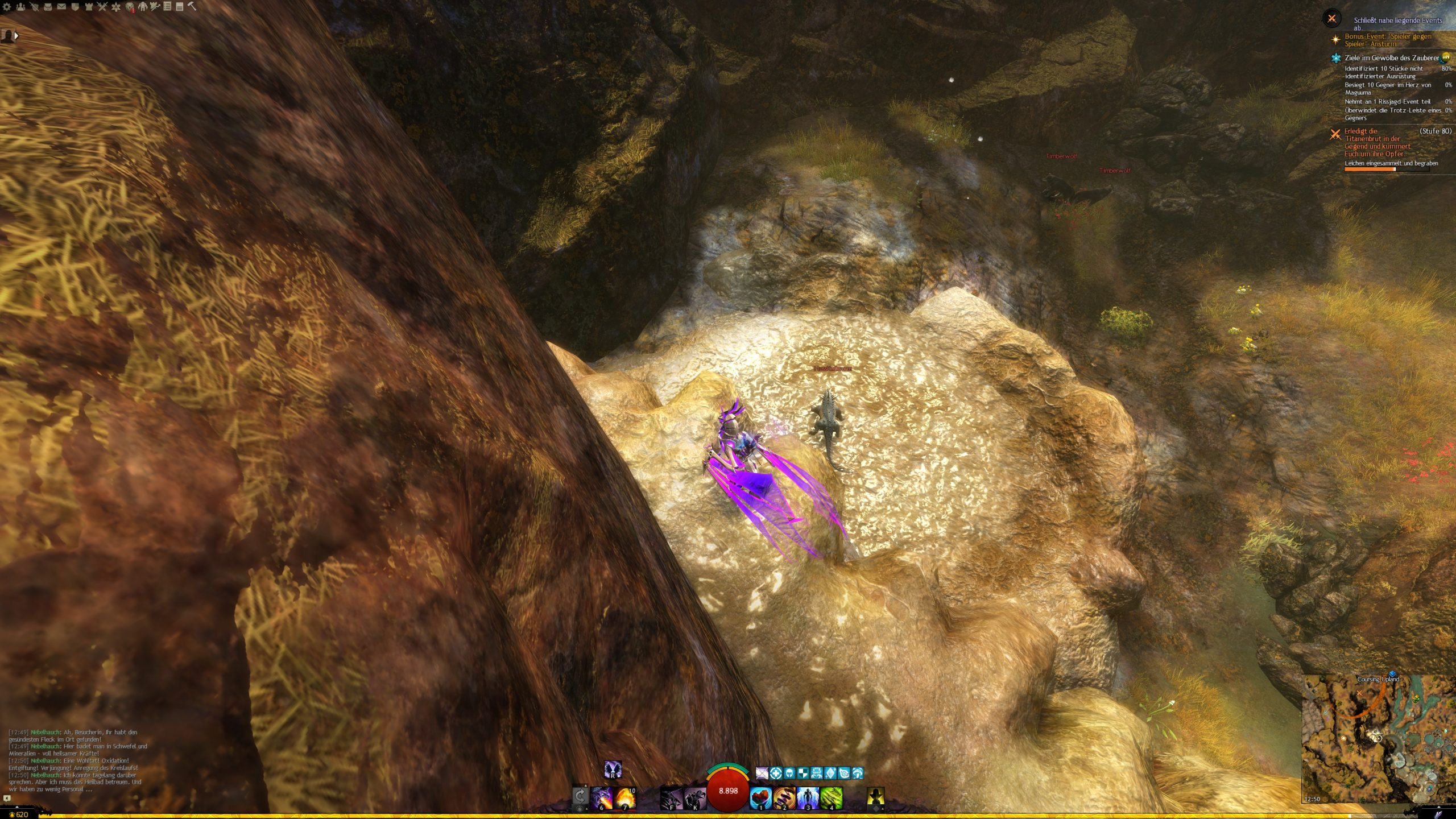This screenshot has width=1456, height=819.
Task: Open the hammer crafting icon
Action: (192, 7)
